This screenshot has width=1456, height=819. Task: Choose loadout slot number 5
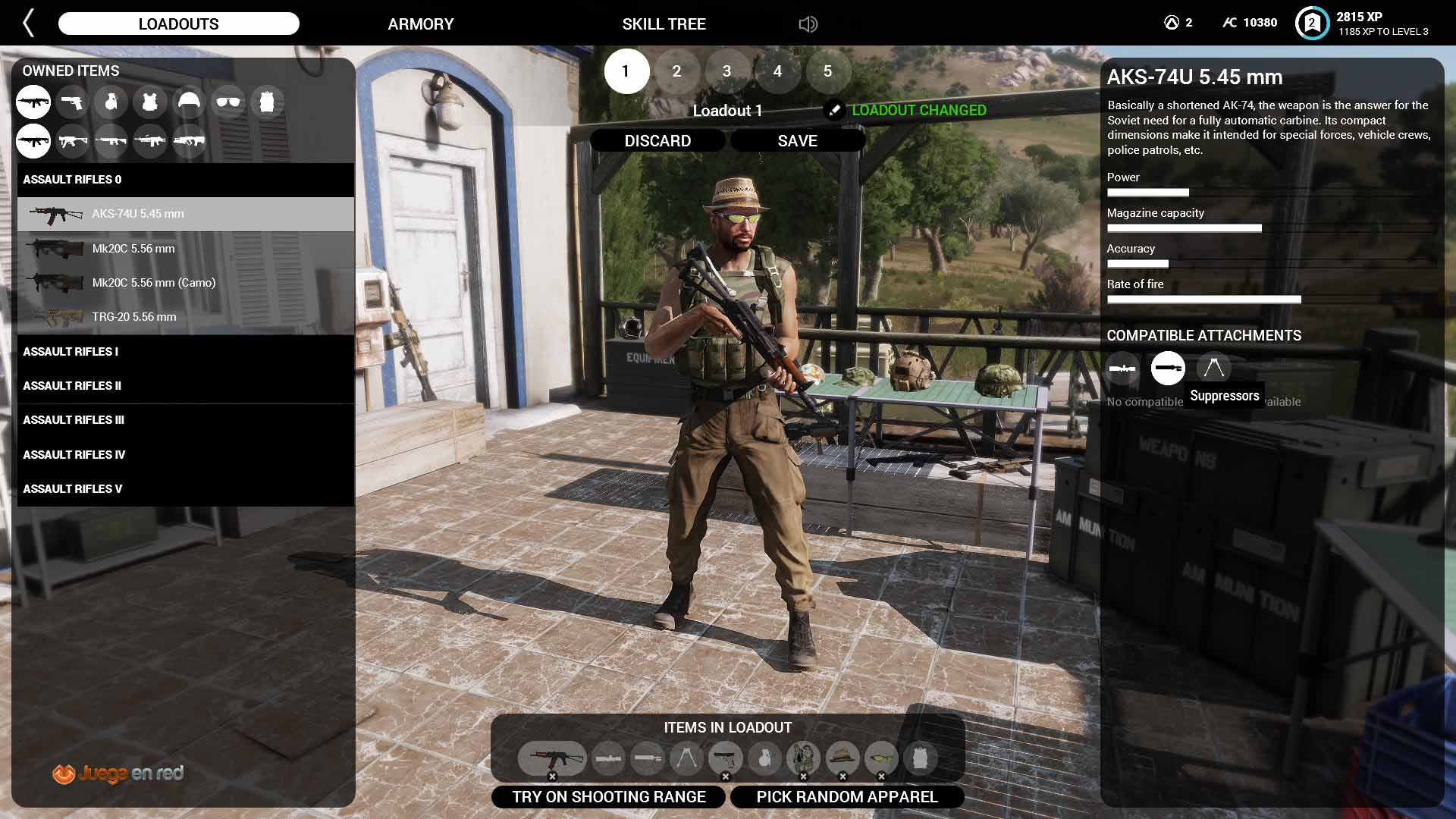click(x=827, y=71)
